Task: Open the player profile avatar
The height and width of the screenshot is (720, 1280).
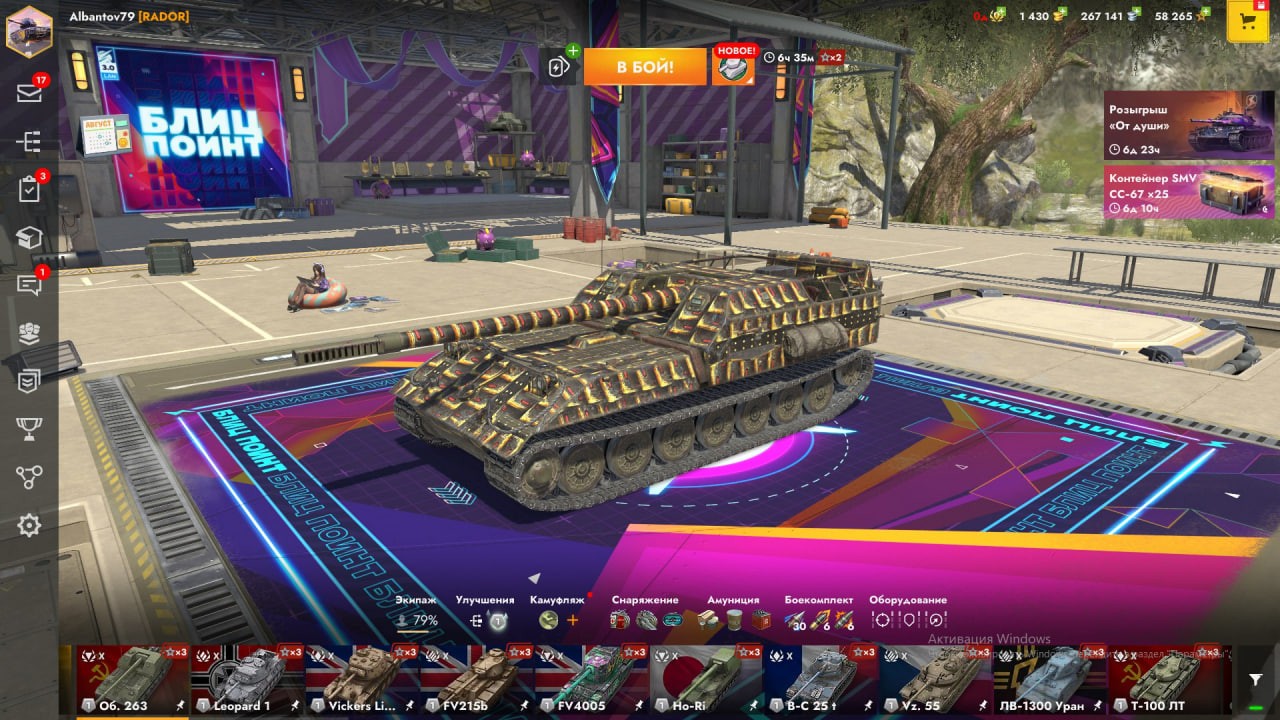Action: pyautogui.click(x=29, y=29)
